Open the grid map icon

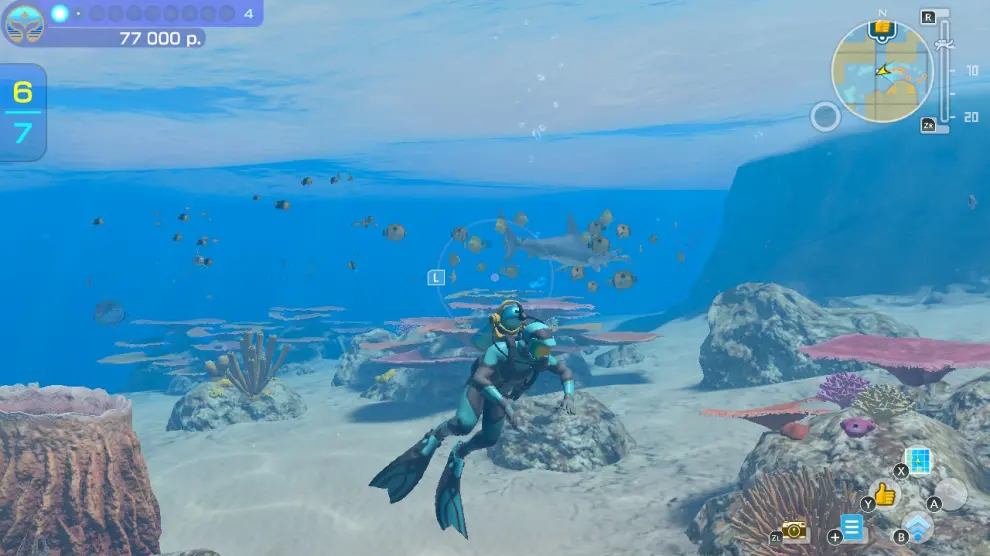click(x=918, y=460)
